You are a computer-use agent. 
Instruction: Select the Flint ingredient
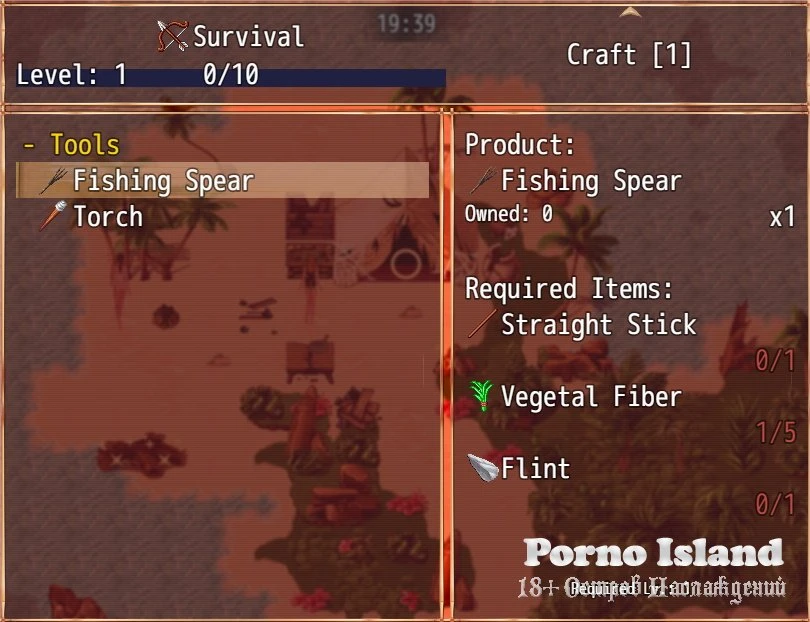coord(535,469)
